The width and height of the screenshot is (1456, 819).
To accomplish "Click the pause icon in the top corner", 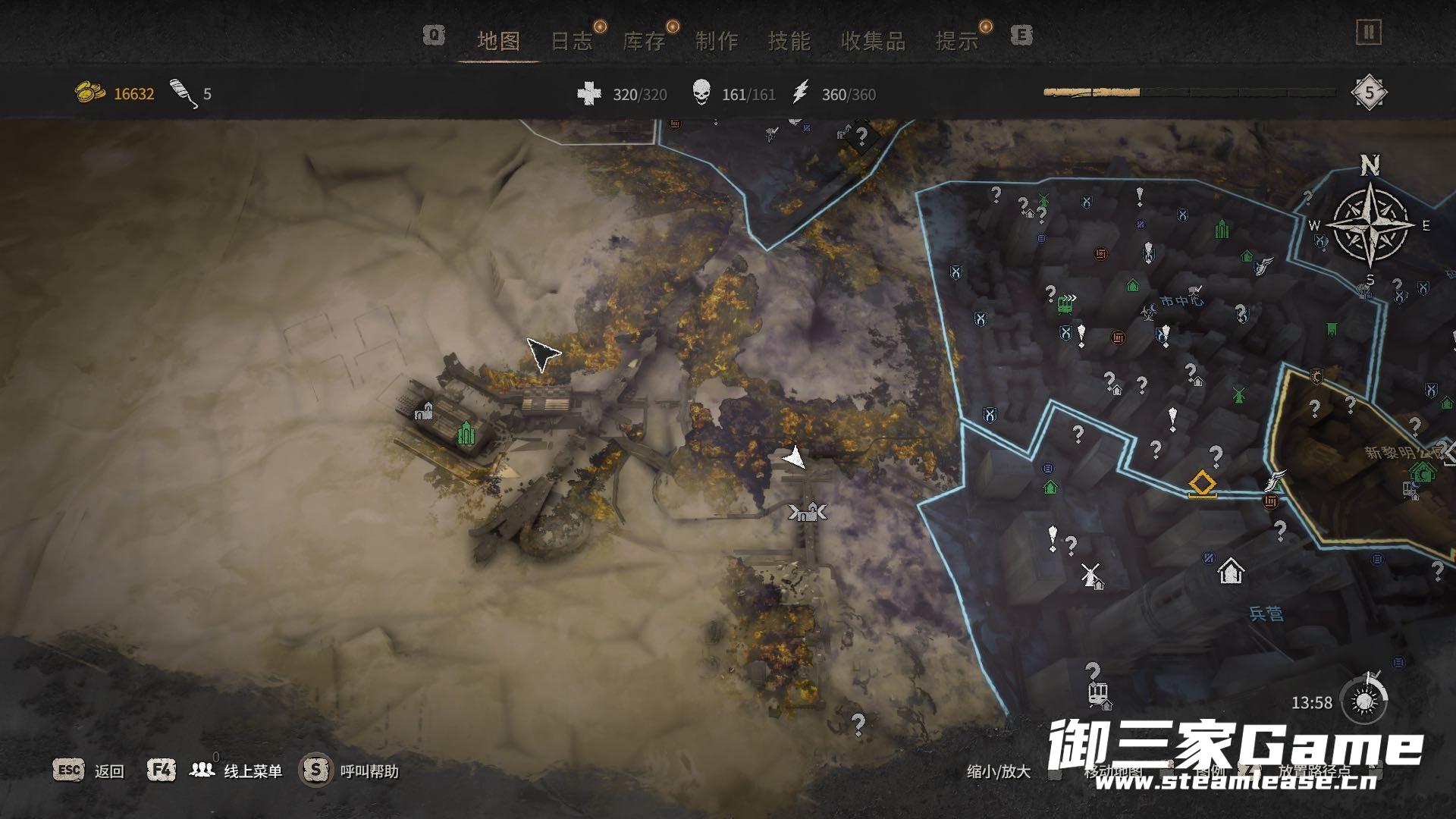I will coord(1369,32).
